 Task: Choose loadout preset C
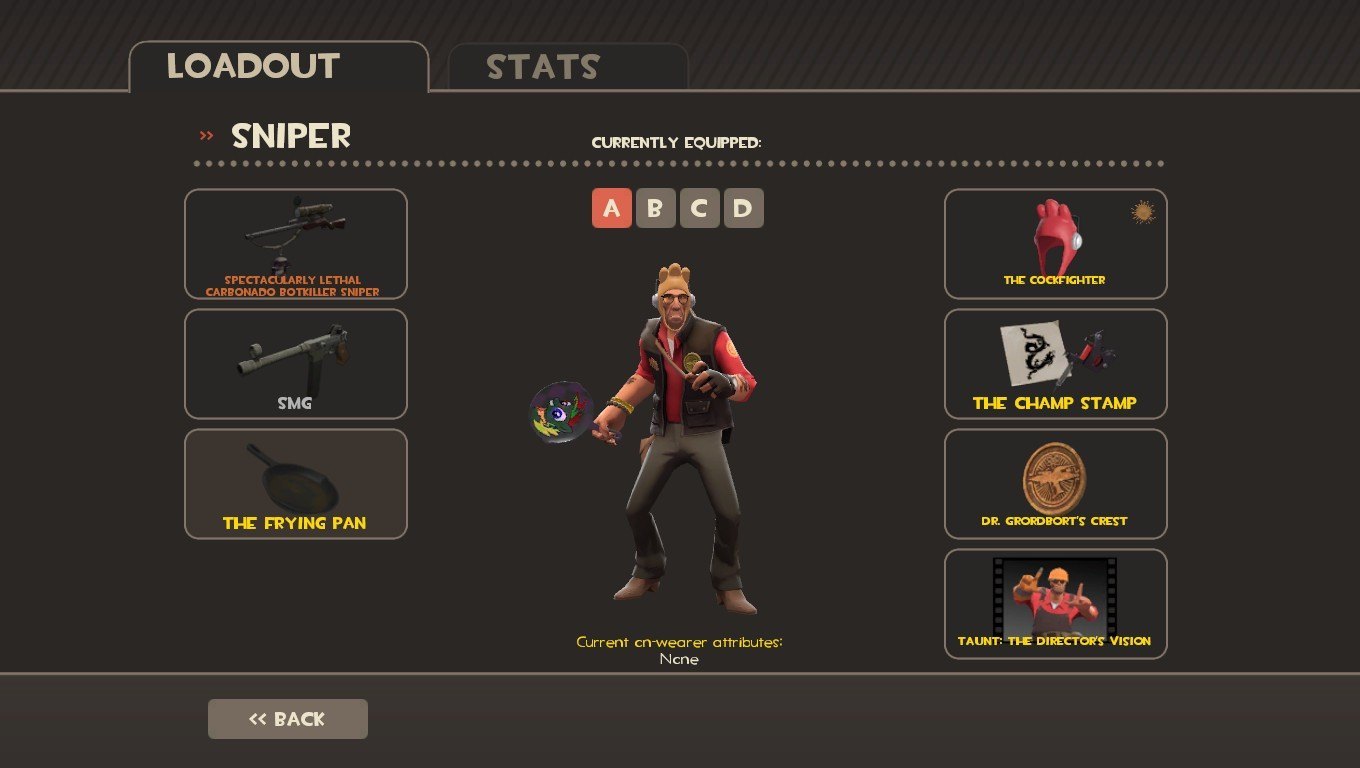click(700, 208)
